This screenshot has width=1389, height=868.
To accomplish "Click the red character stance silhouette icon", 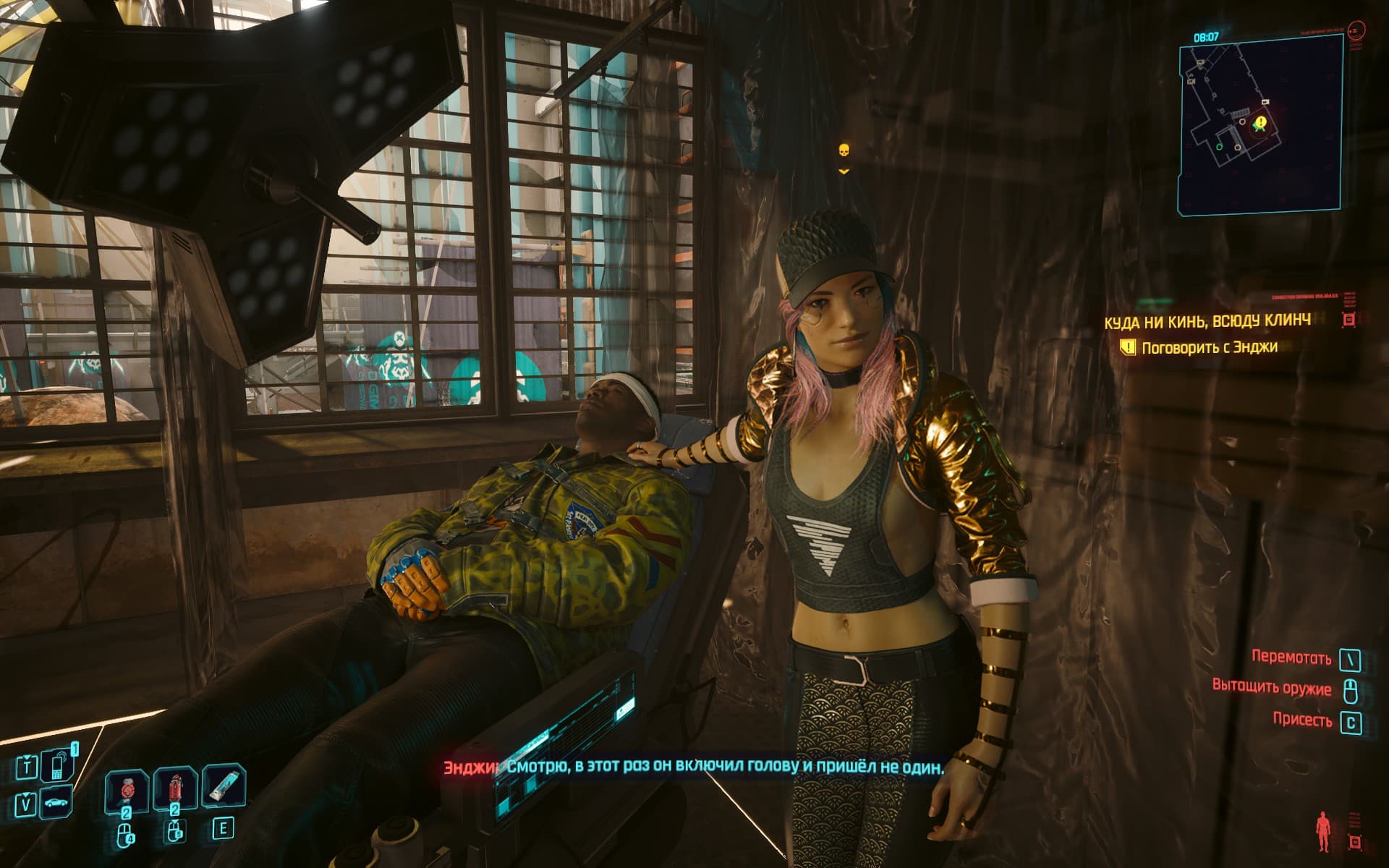I will pos(1322,829).
